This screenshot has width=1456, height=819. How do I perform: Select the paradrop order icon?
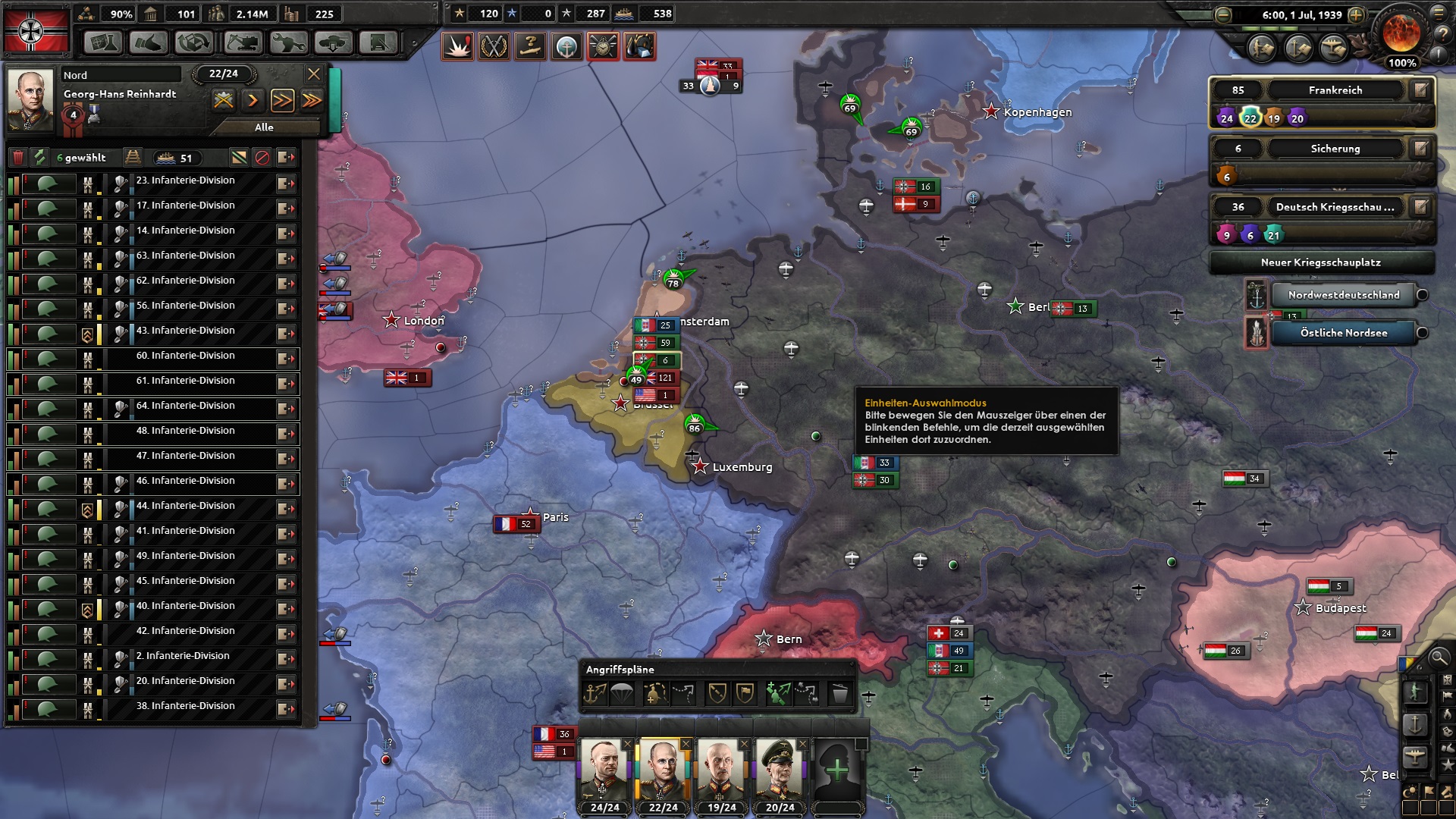pyautogui.click(x=622, y=692)
